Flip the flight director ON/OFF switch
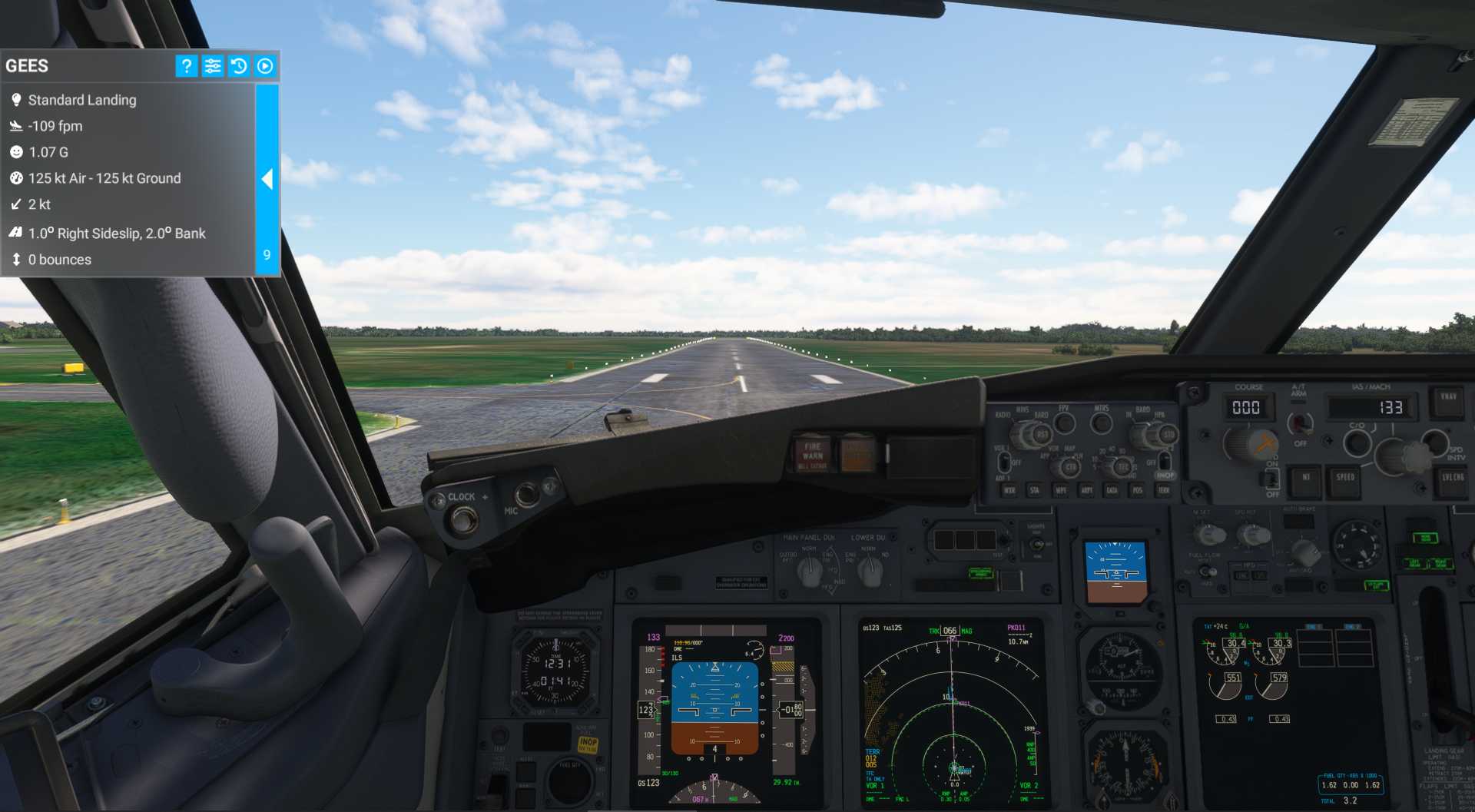The height and width of the screenshot is (812, 1475). click(x=1272, y=480)
